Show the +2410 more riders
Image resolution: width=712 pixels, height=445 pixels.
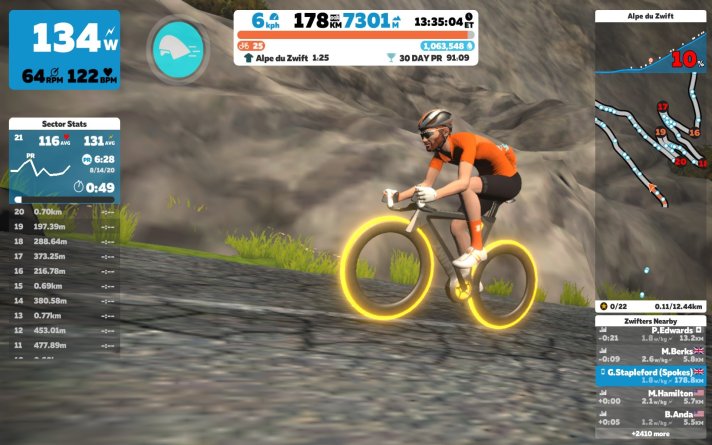(651, 435)
